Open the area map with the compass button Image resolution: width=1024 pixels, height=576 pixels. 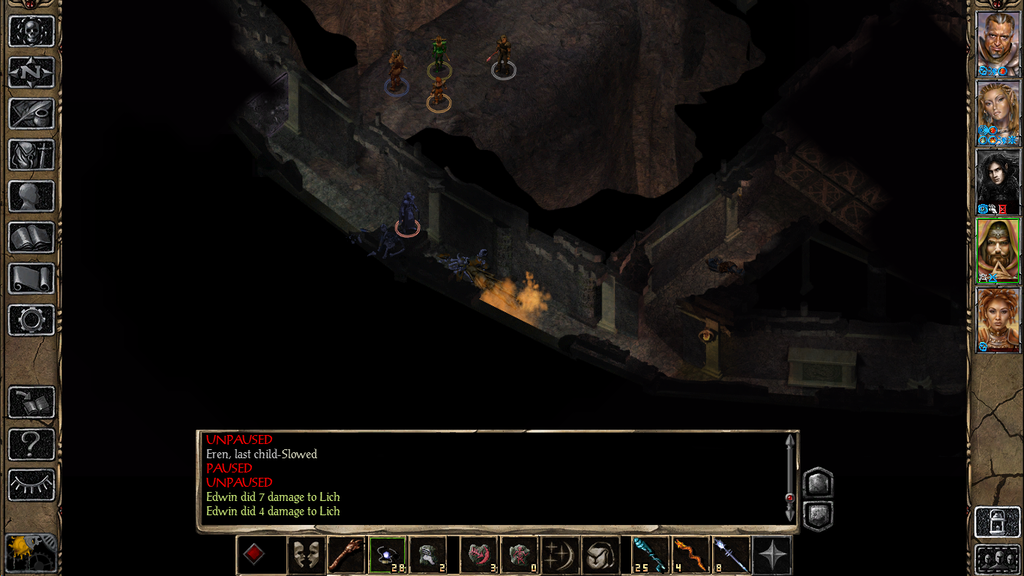click(31, 72)
